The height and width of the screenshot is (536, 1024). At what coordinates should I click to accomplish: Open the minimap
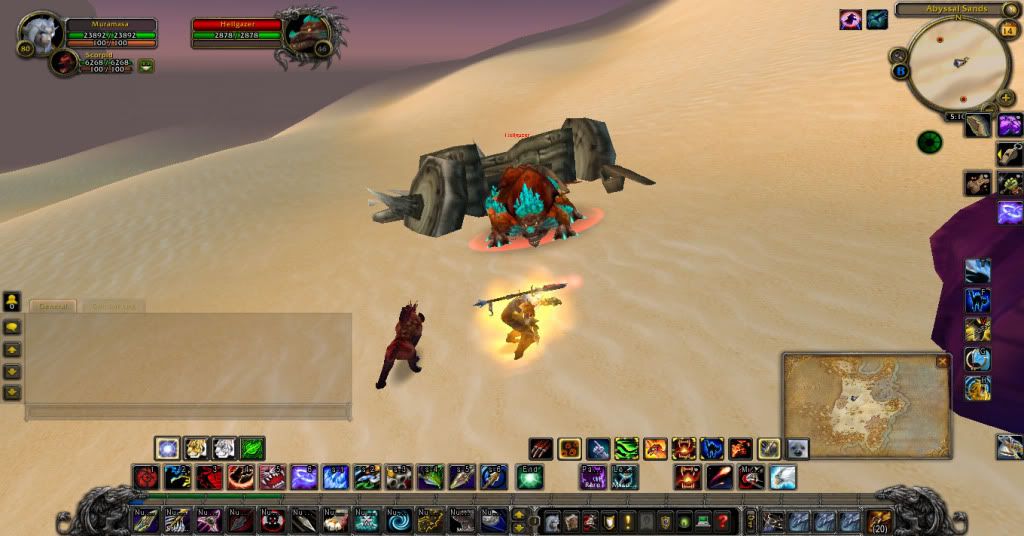[957, 64]
